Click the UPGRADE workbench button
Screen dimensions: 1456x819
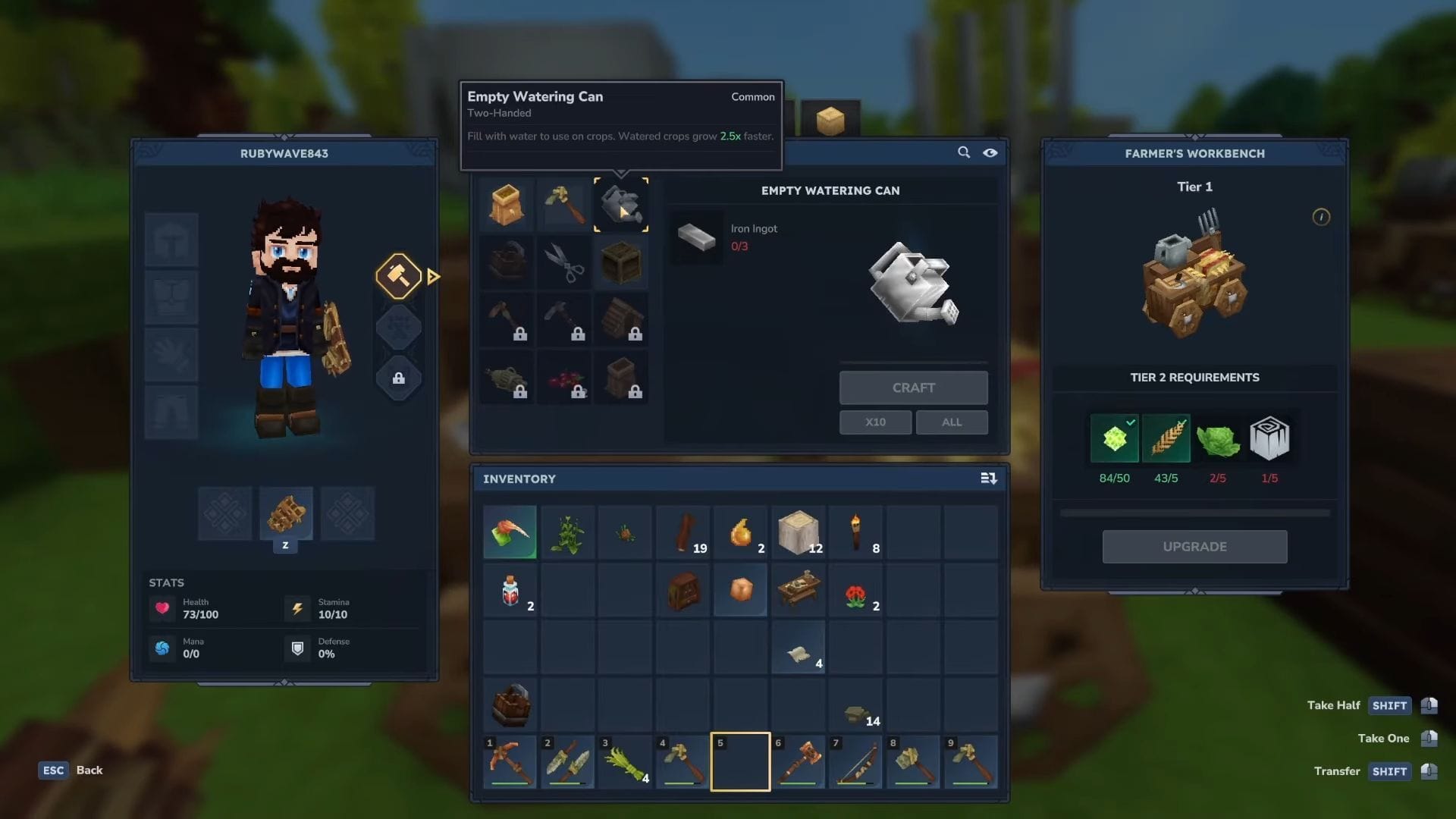(x=1194, y=547)
